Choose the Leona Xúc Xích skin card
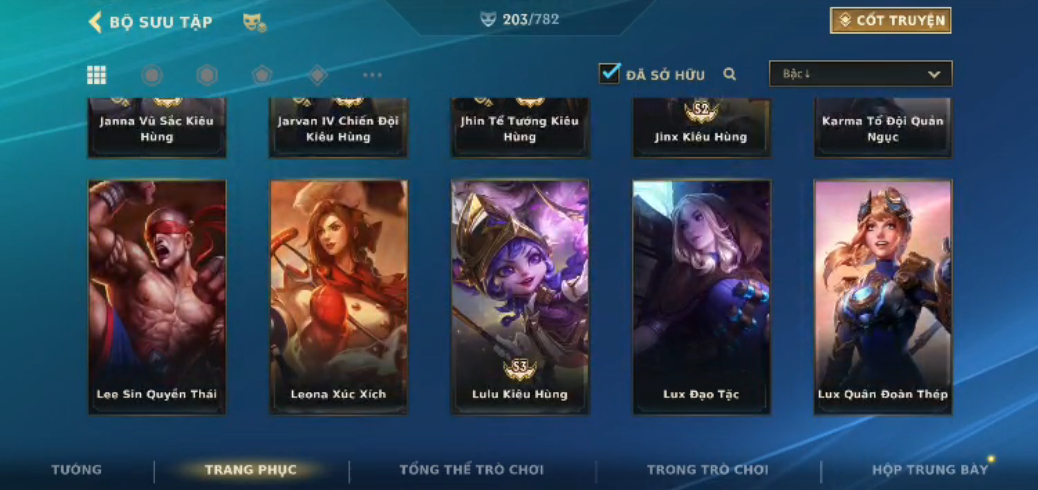This screenshot has height=490, width=1038. coord(338,296)
